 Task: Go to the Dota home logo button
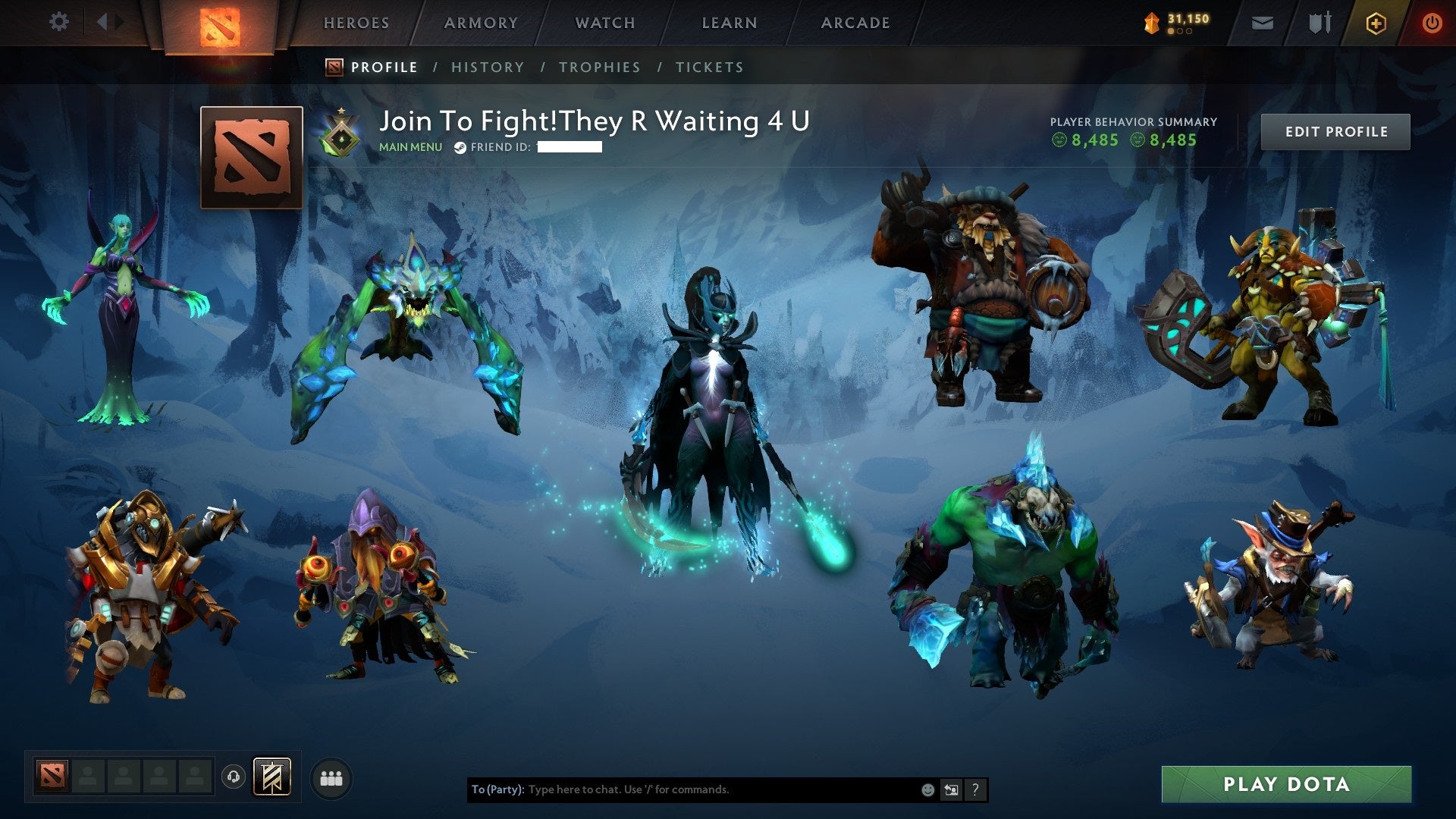[220, 26]
